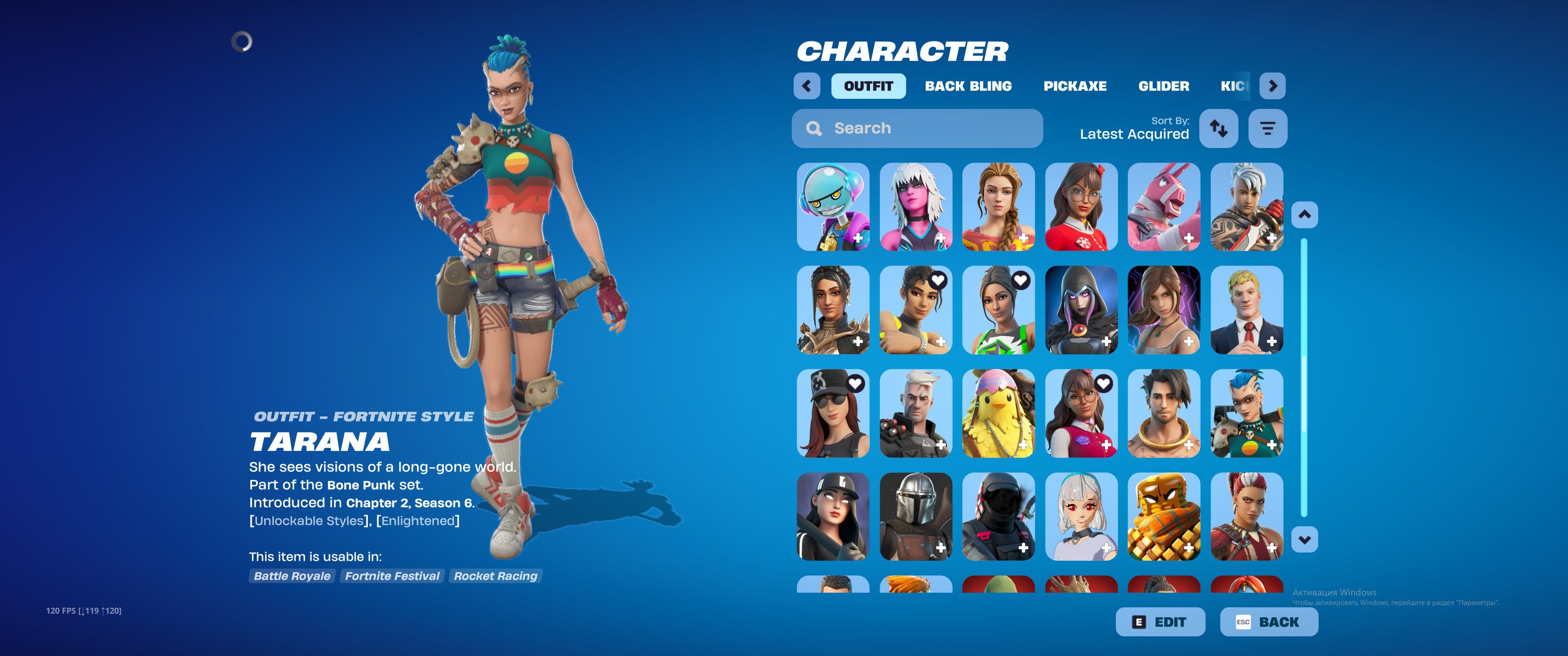Click the right arrow beside the tabs

point(1272,86)
